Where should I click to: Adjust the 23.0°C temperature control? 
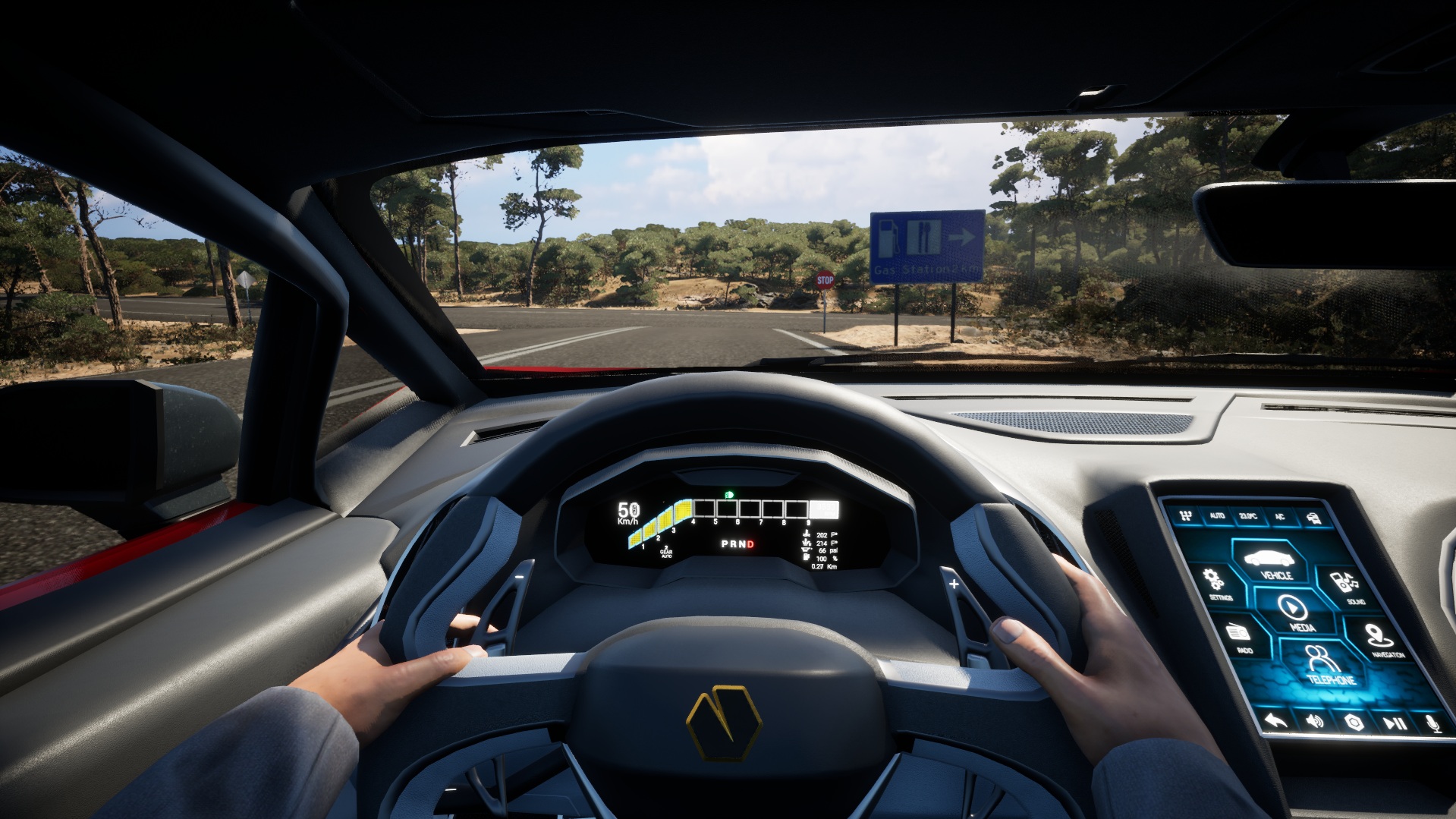click(x=1247, y=516)
